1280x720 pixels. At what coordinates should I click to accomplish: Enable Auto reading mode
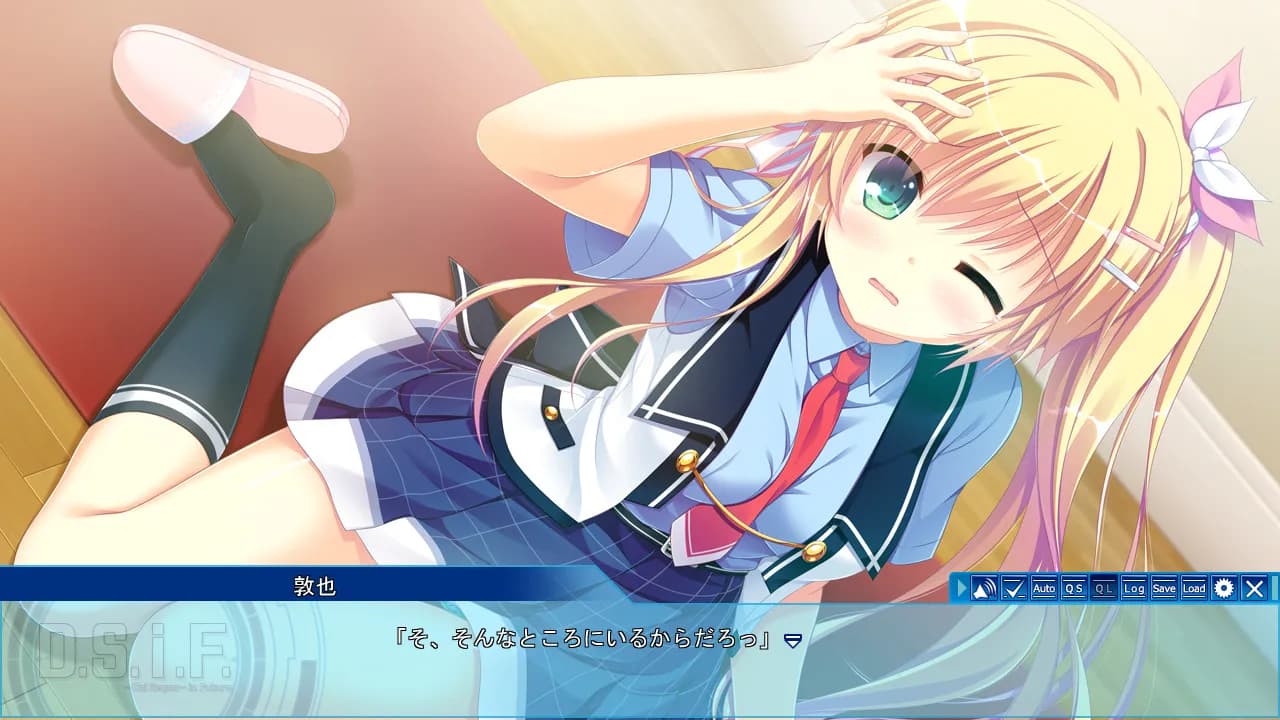(x=1044, y=589)
